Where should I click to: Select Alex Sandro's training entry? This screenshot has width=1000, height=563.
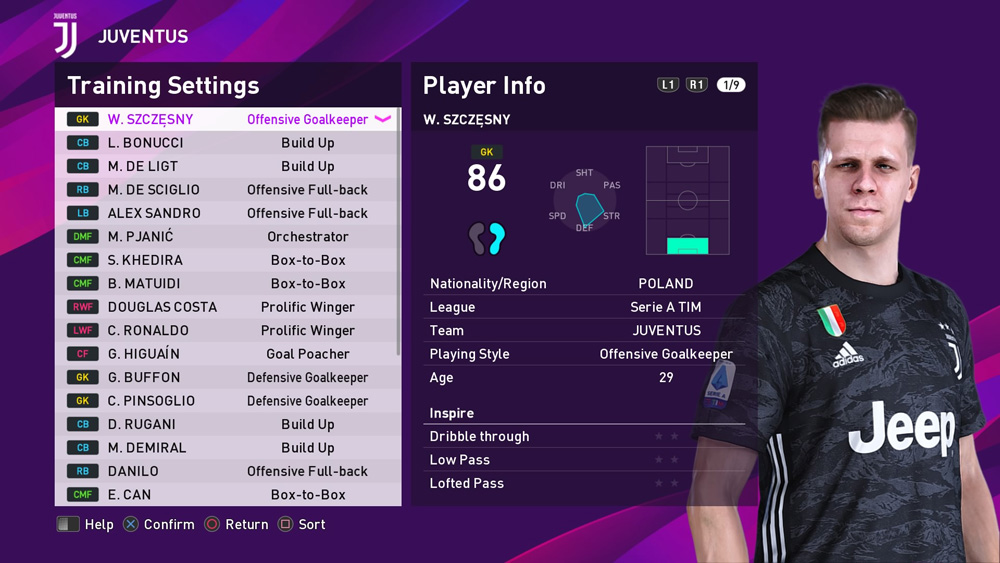227,213
